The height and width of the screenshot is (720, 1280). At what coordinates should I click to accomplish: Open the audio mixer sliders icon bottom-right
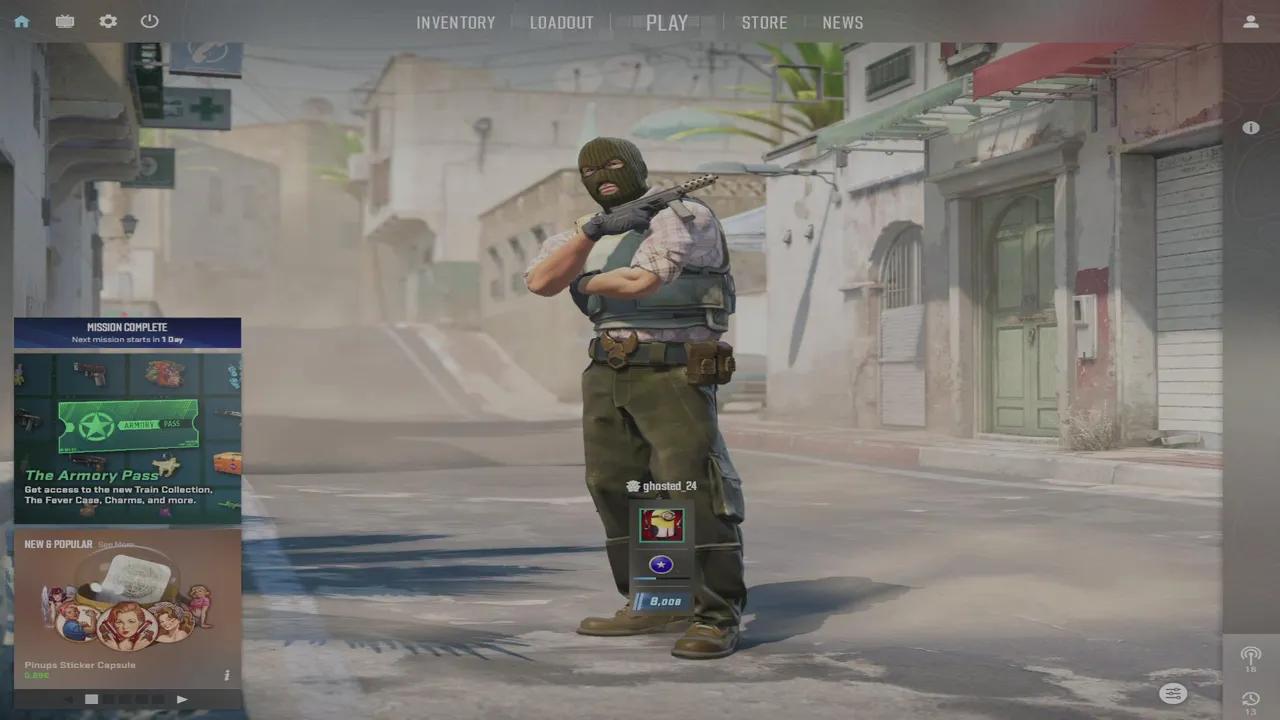tap(1172, 693)
